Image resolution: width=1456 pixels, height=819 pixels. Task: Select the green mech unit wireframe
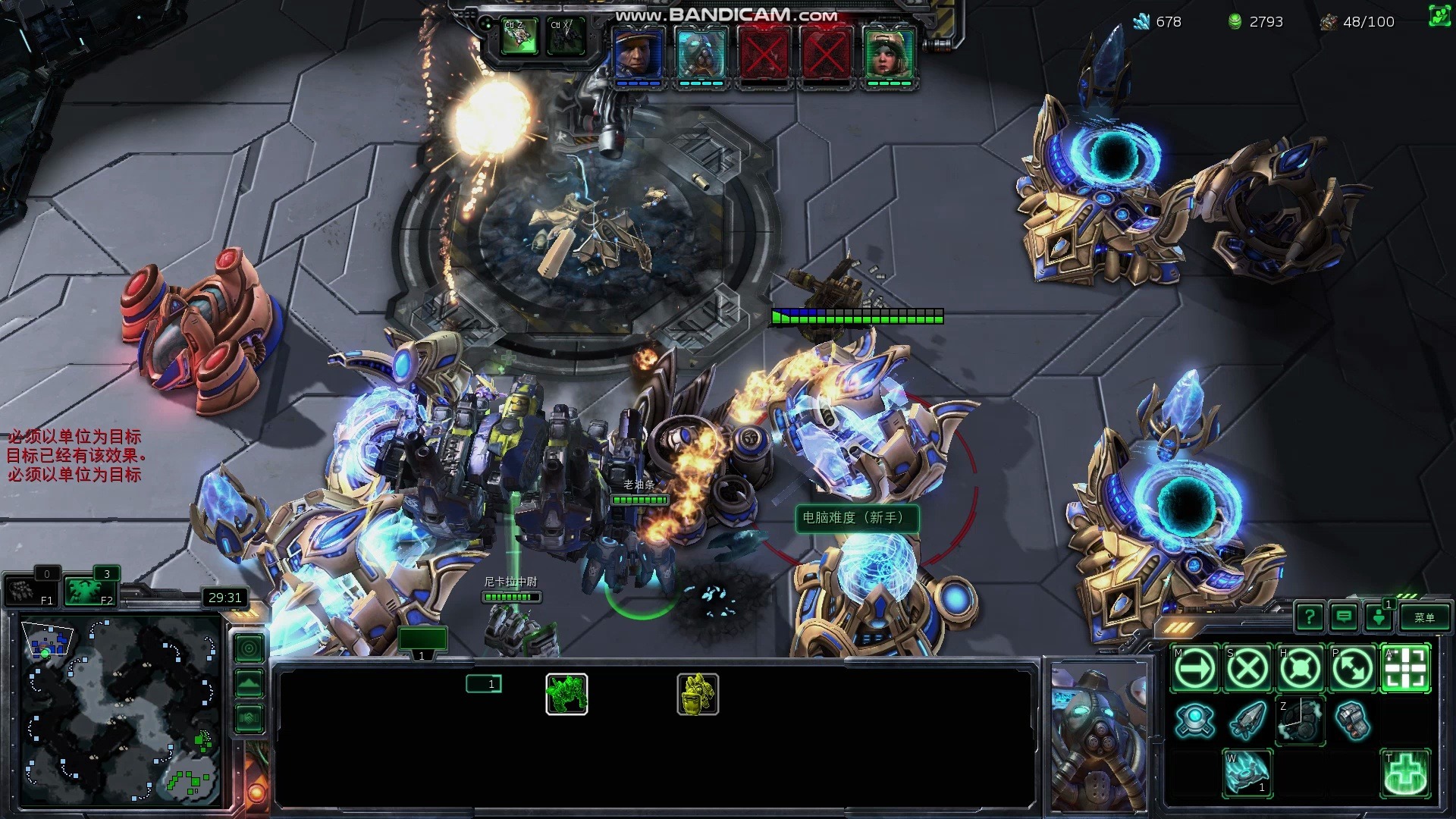coord(566,695)
